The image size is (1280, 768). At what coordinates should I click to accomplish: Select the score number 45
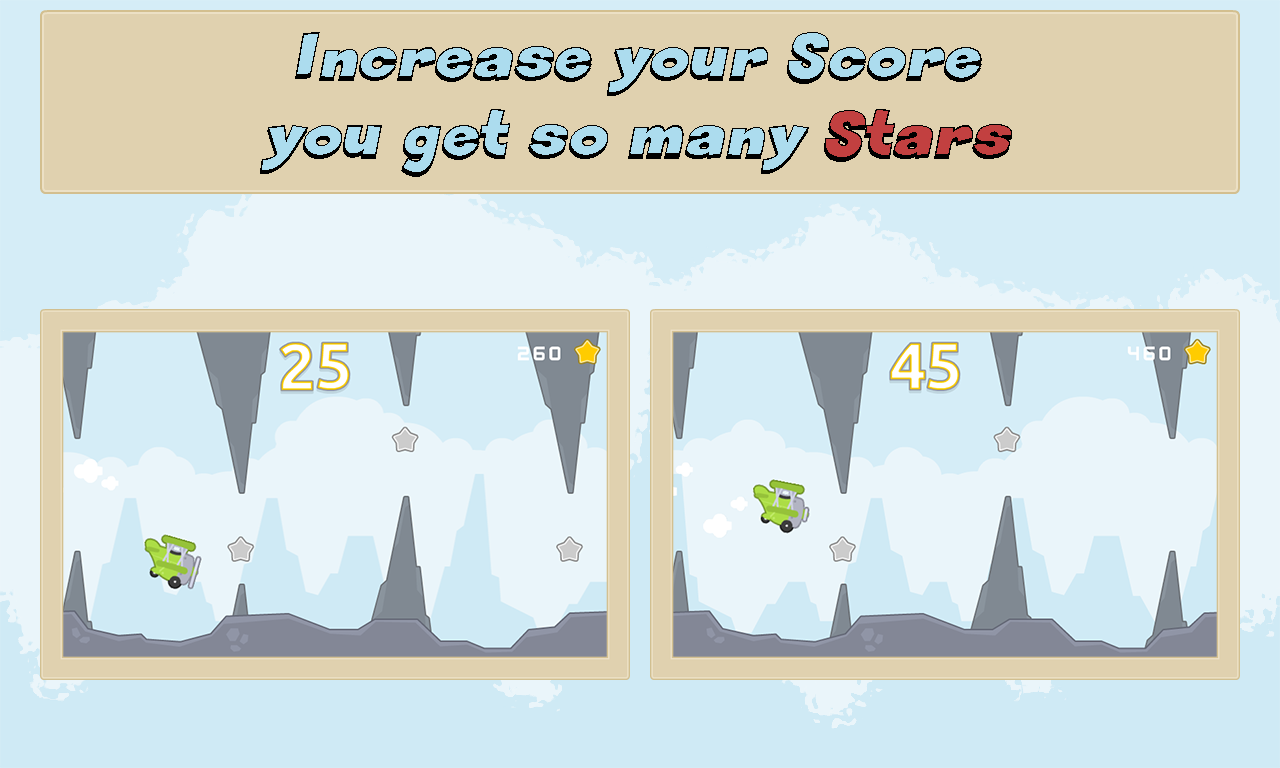[x=925, y=368]
